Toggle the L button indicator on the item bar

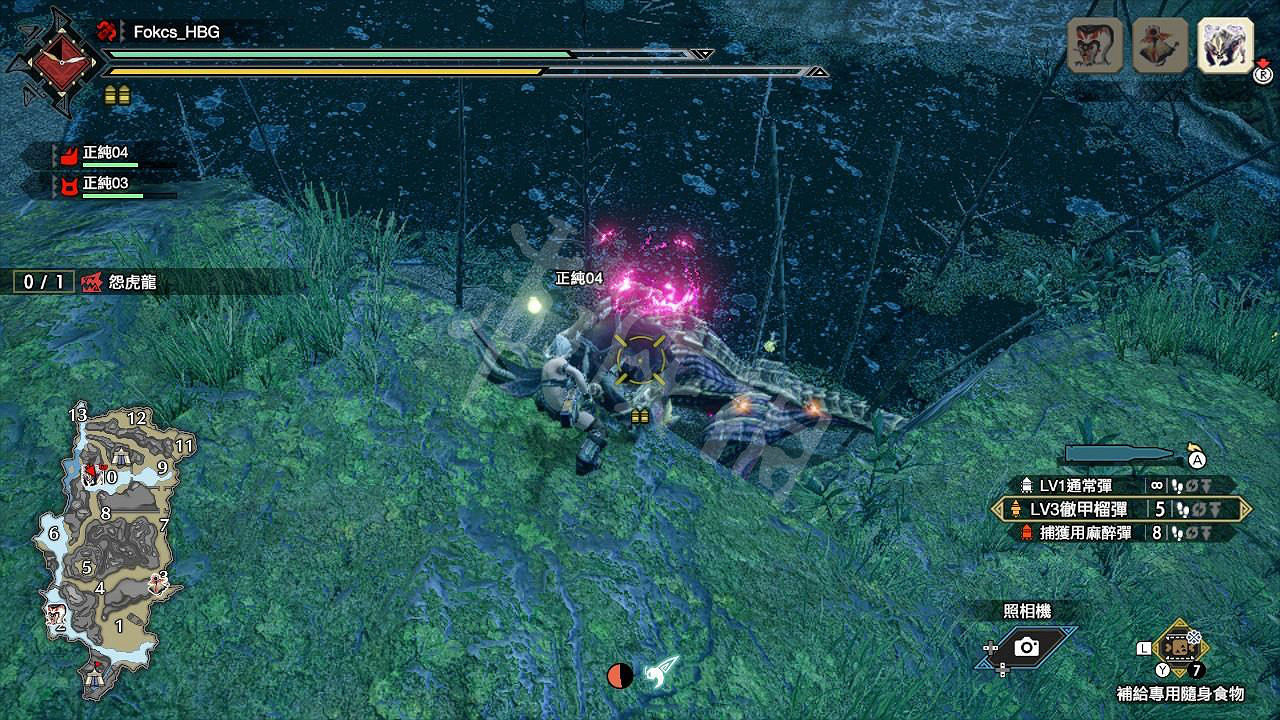(1143, 649)
